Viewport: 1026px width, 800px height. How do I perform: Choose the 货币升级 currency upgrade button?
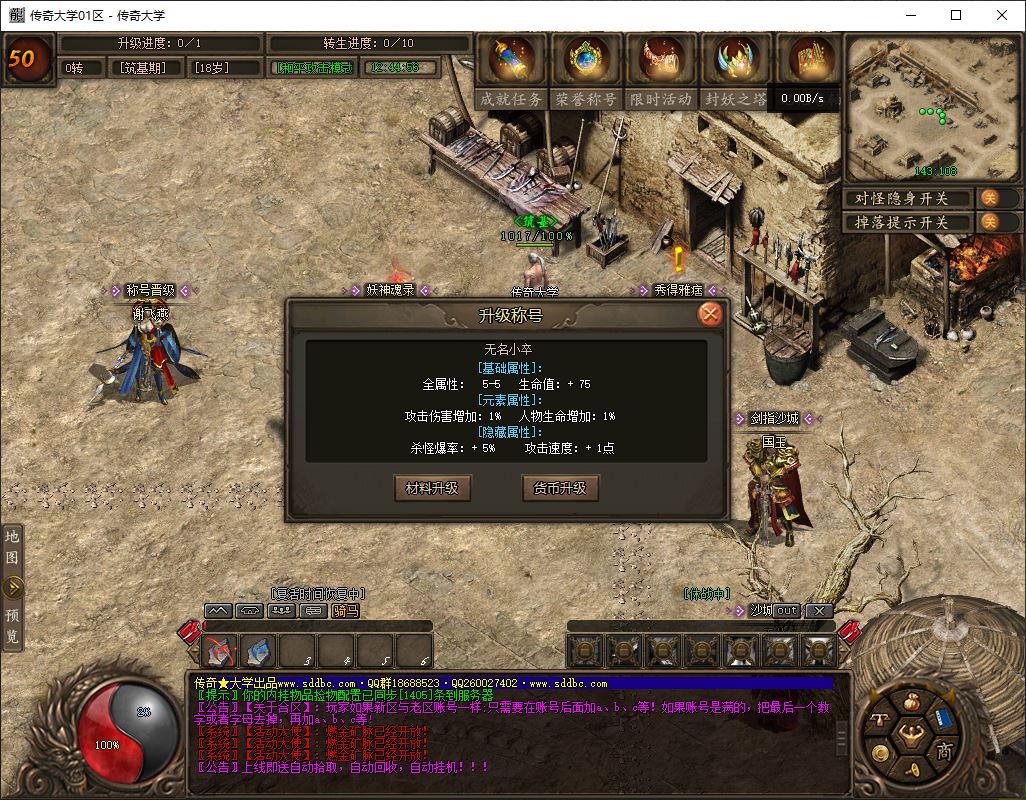[560, 488]
